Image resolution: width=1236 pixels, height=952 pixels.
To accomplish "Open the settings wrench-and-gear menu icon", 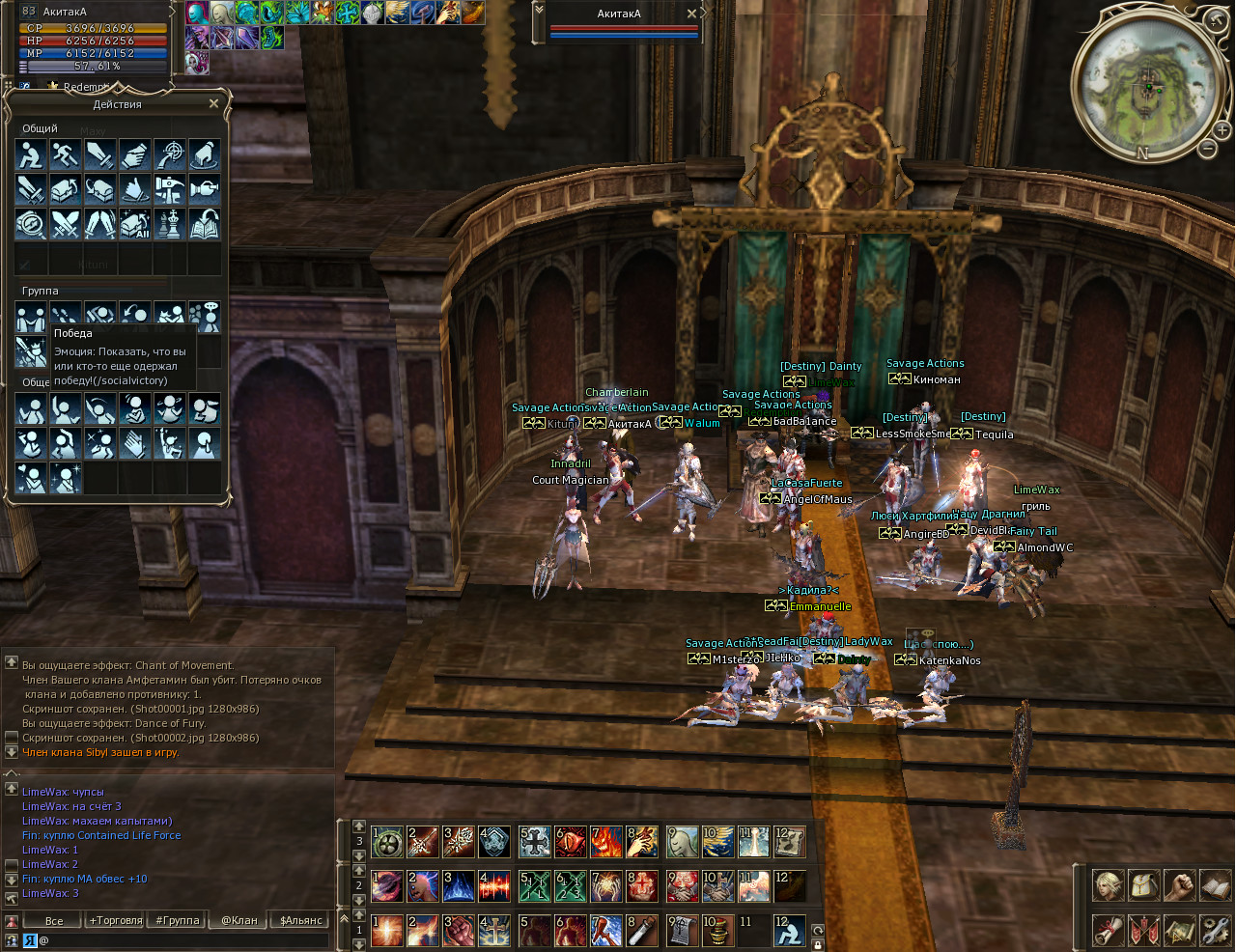I will pos(1215,931).
